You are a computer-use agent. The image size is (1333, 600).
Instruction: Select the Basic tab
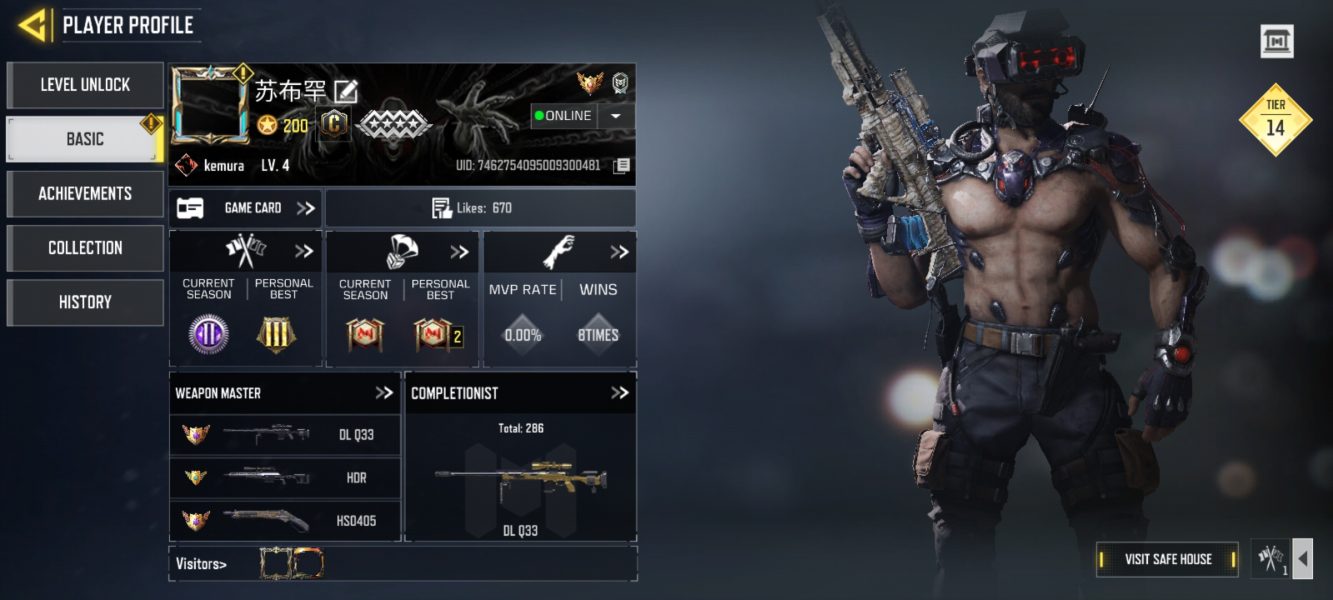point(85,140)
